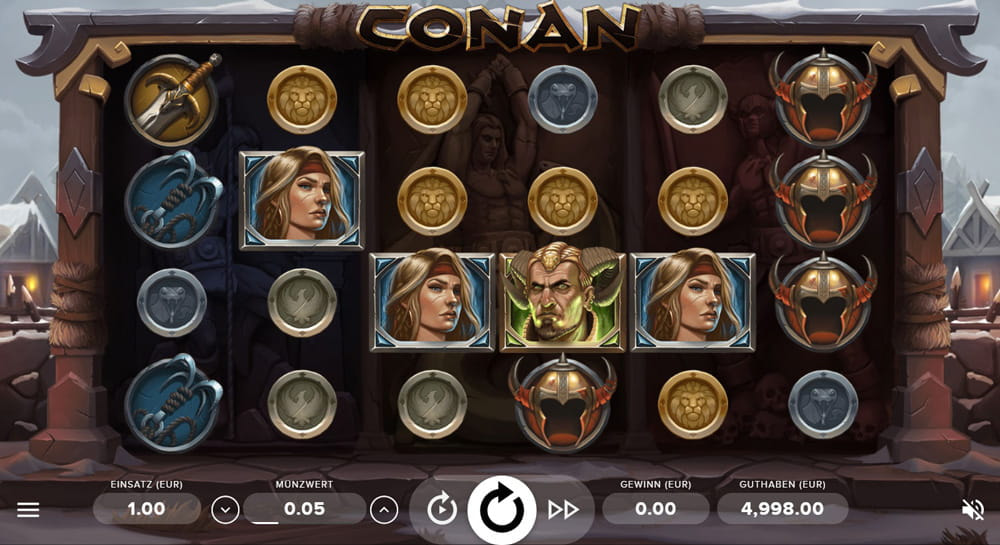Viewport: 1000px width, 545px height.
Task: Toggle the muted sound speaker icon
Action: tap(972, 510)
